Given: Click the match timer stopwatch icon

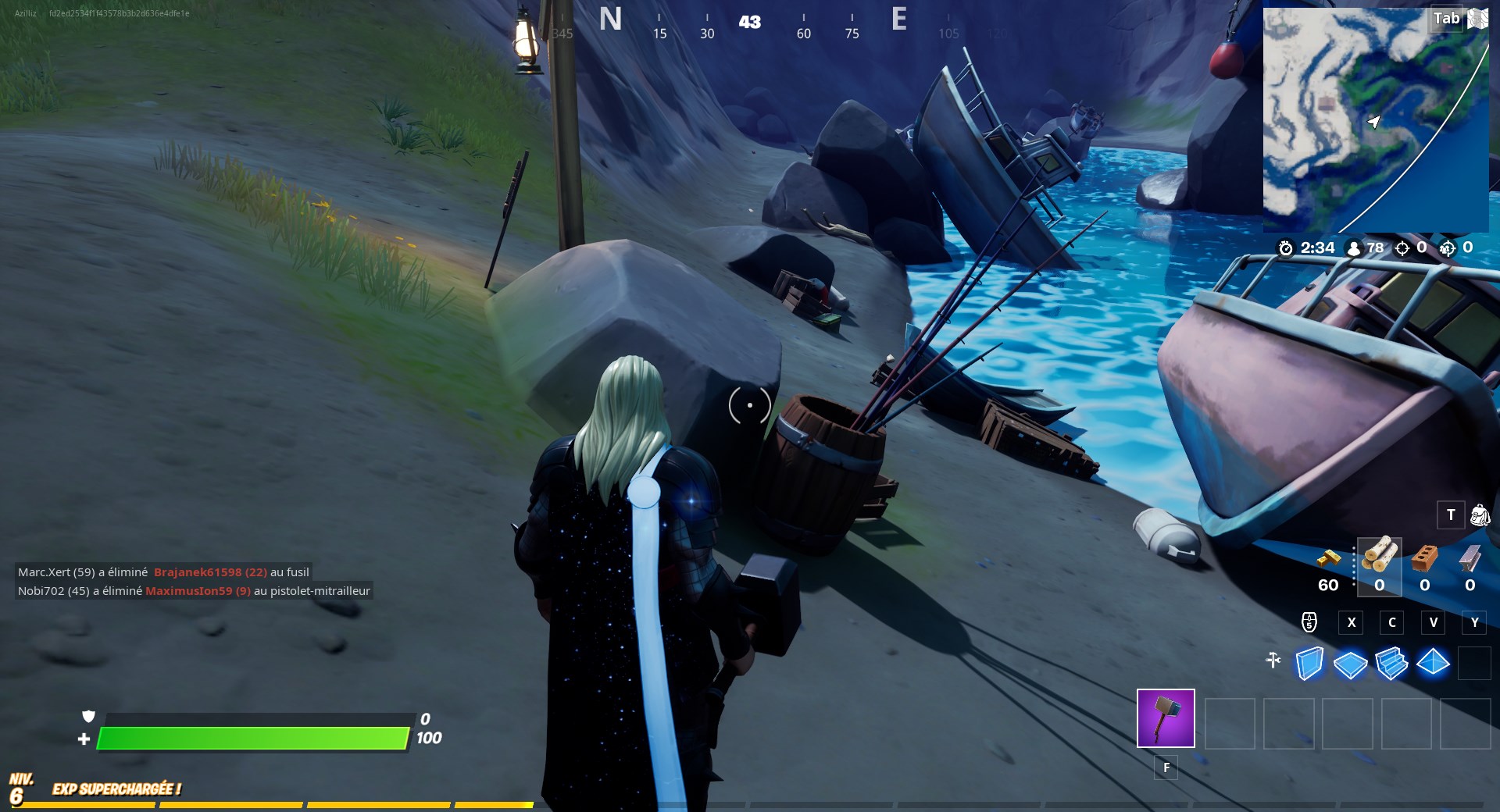Looking at the screenshot, I should coord(1285,248).
